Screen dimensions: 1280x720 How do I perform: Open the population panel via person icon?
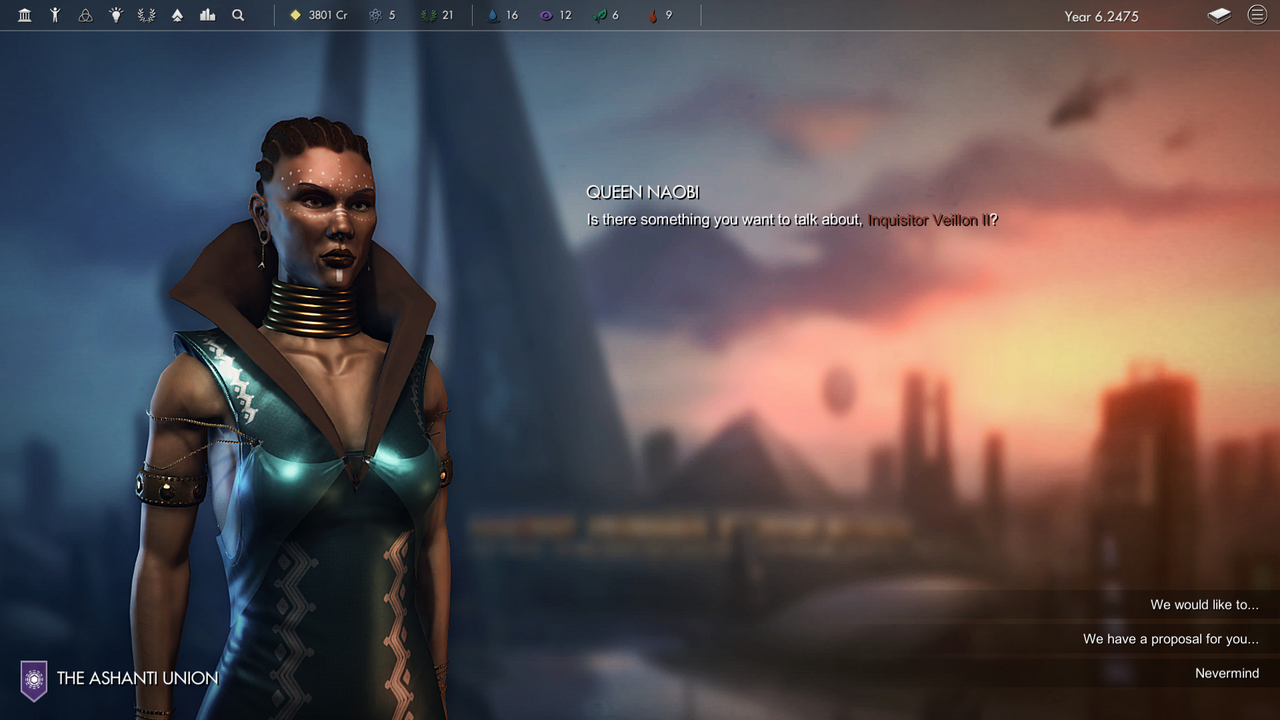pyautogui.click(x=55, y=15)
